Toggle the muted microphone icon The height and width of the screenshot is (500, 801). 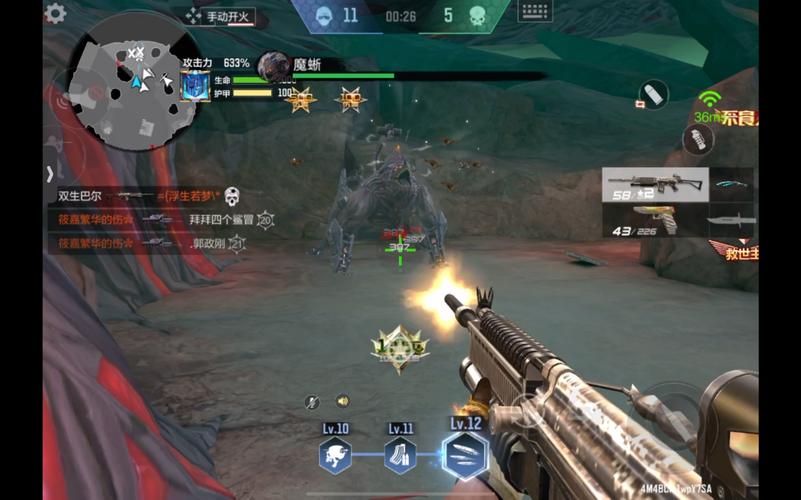(312, 402)
